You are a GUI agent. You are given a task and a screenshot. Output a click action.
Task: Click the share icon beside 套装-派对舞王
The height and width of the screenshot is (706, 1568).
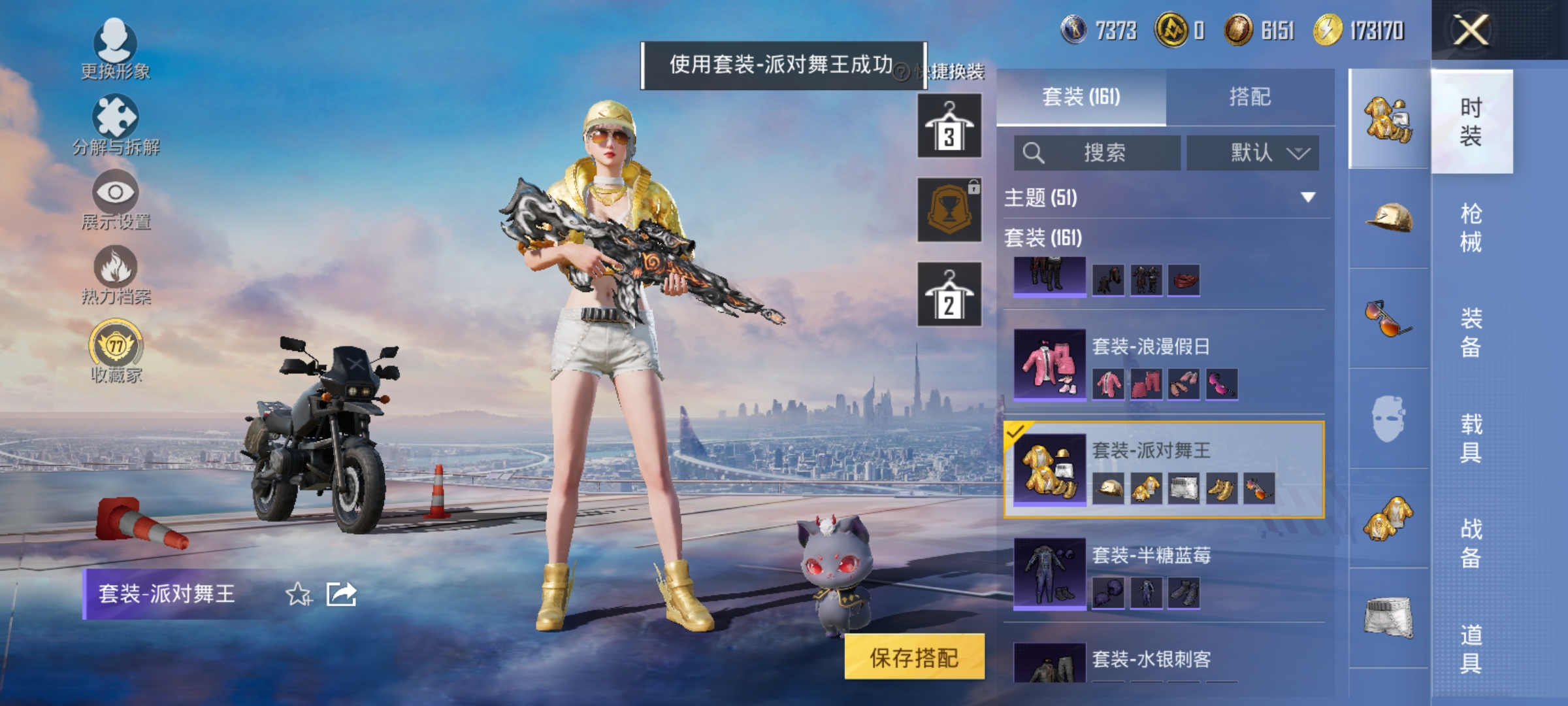(342, 594)
